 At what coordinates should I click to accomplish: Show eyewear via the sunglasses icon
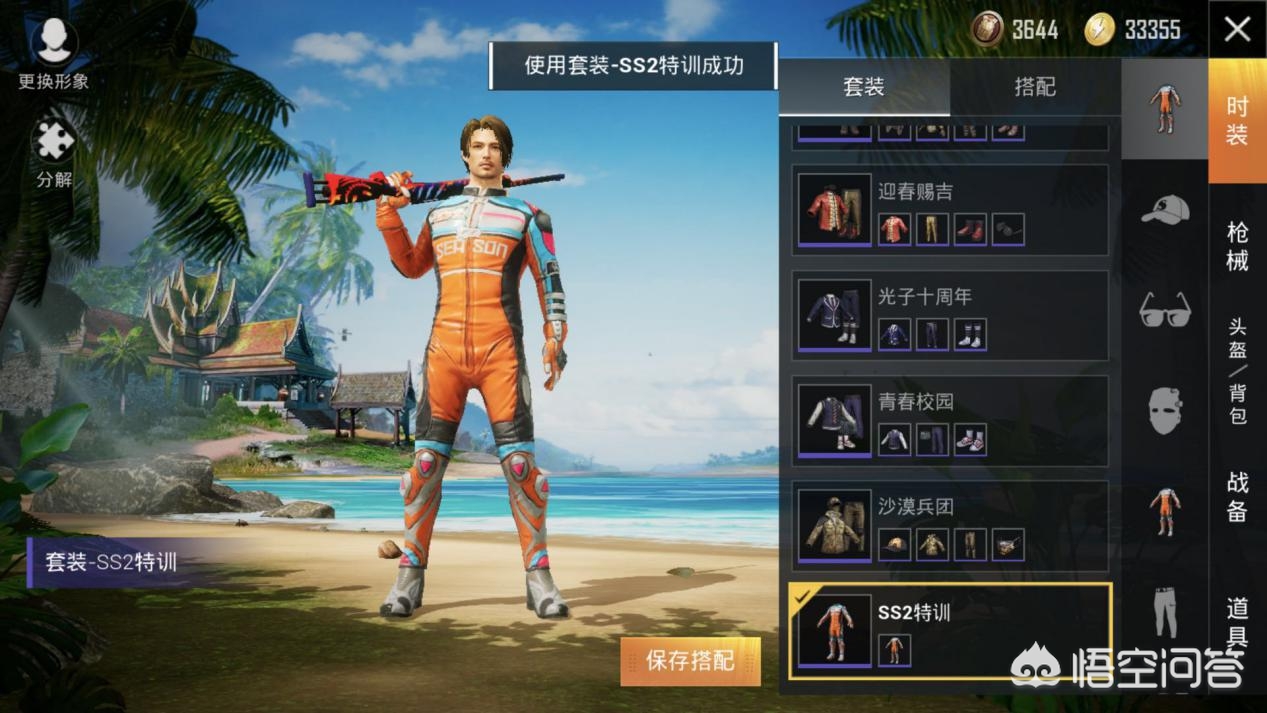coord(1165,309)
